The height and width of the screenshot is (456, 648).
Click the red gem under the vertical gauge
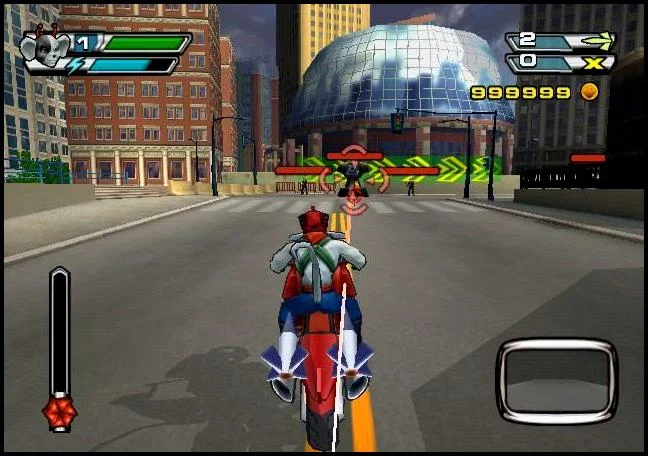tap(59, 412)
